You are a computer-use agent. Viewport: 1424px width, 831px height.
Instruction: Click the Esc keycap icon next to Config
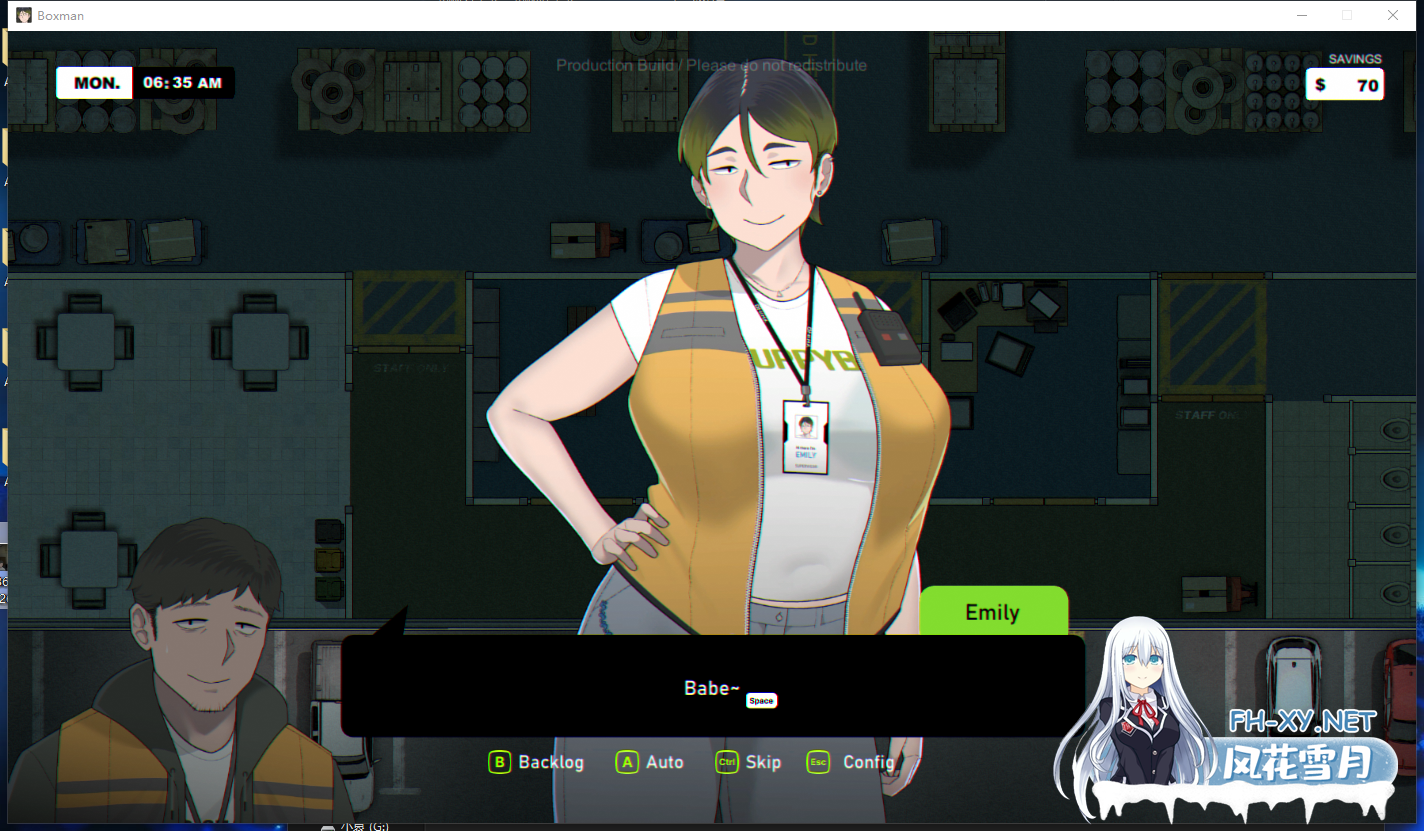coord(818,762)
